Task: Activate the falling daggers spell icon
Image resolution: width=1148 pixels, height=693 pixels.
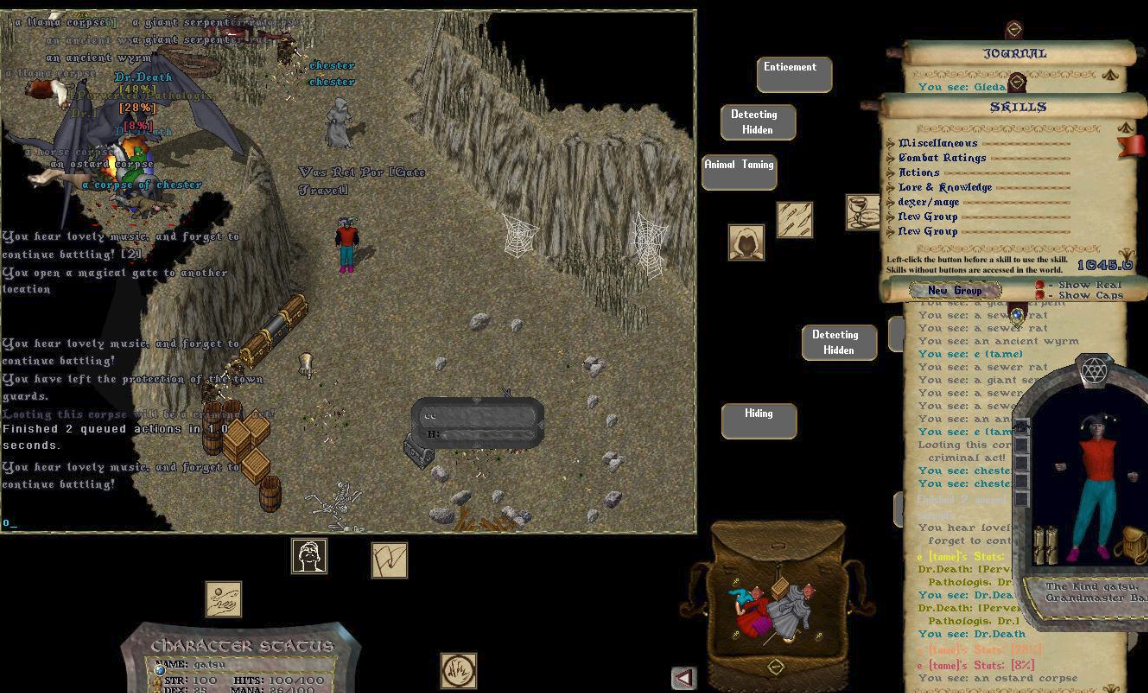Action: 795,220
